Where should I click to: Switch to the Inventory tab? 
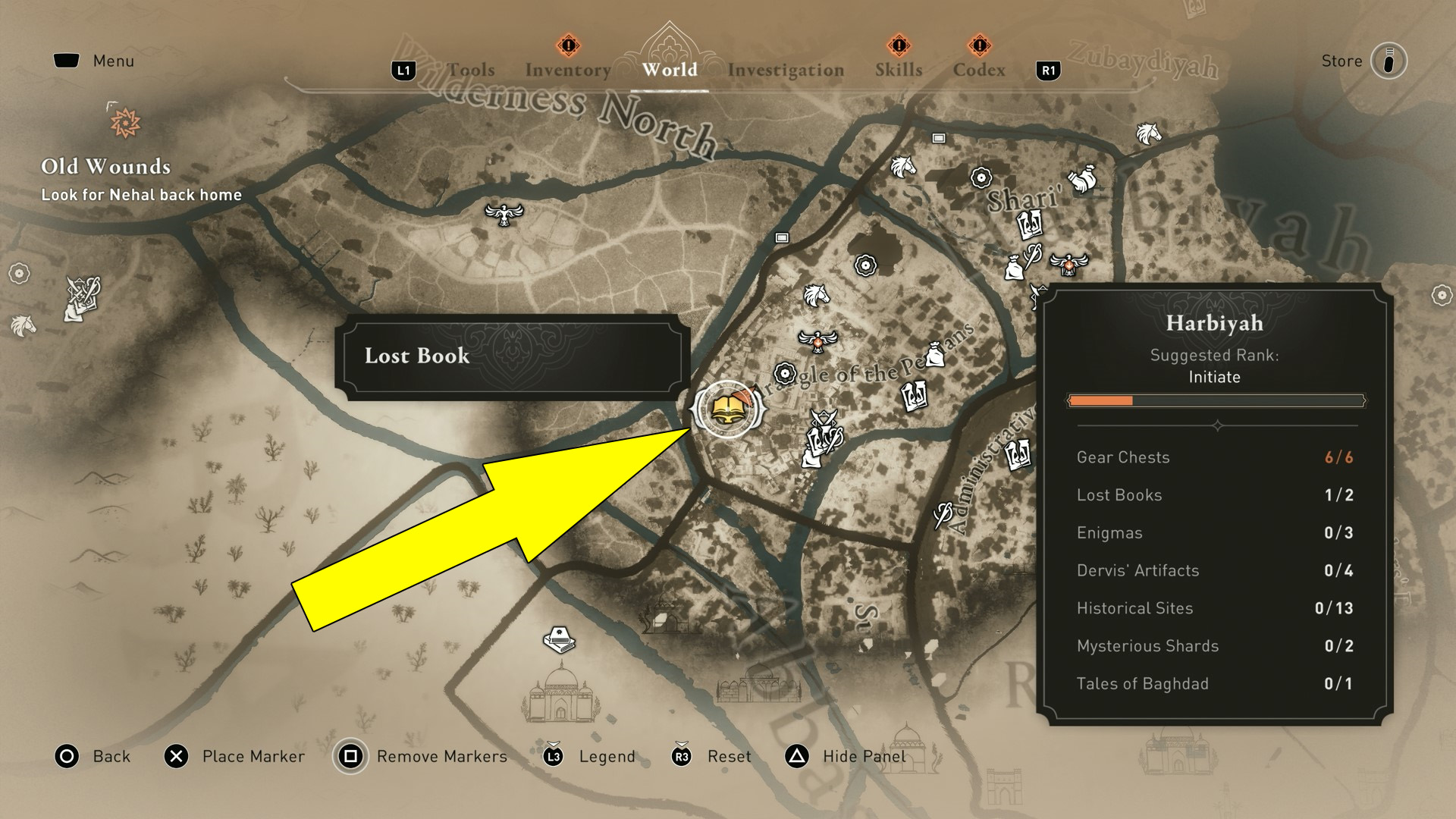click(x=567, y=68)
